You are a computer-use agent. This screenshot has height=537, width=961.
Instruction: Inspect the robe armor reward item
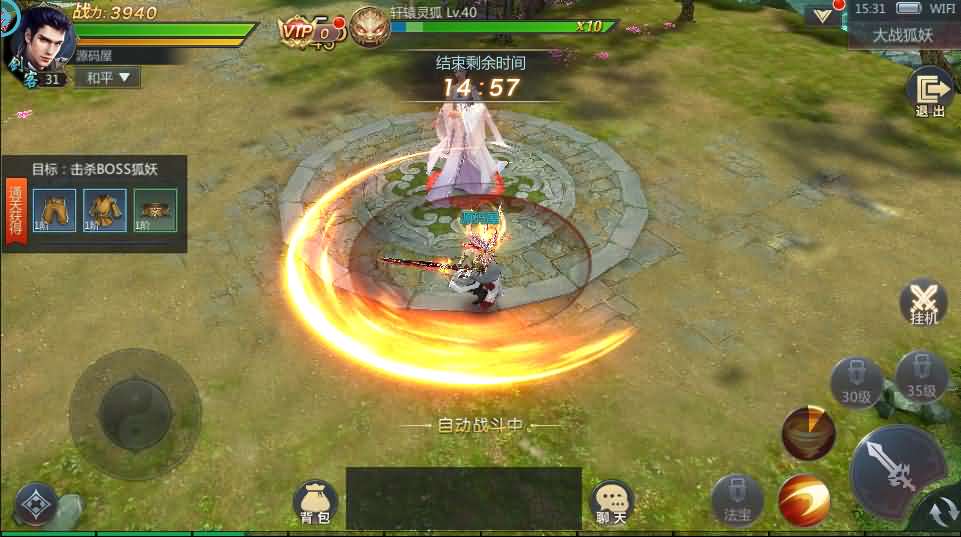[104, 208]
